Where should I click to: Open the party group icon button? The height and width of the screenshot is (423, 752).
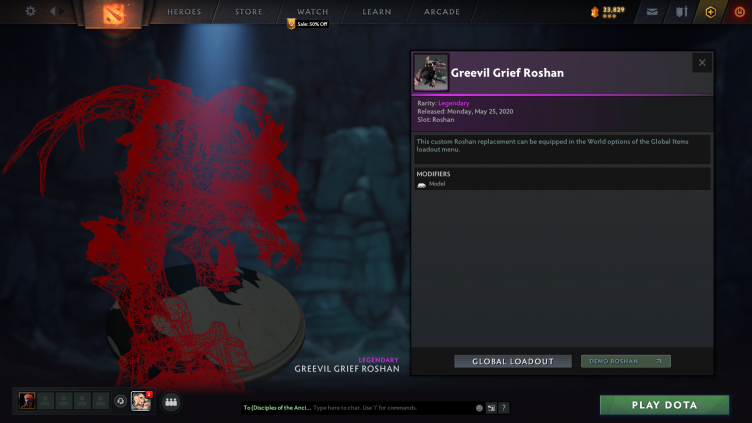[170, 402]
